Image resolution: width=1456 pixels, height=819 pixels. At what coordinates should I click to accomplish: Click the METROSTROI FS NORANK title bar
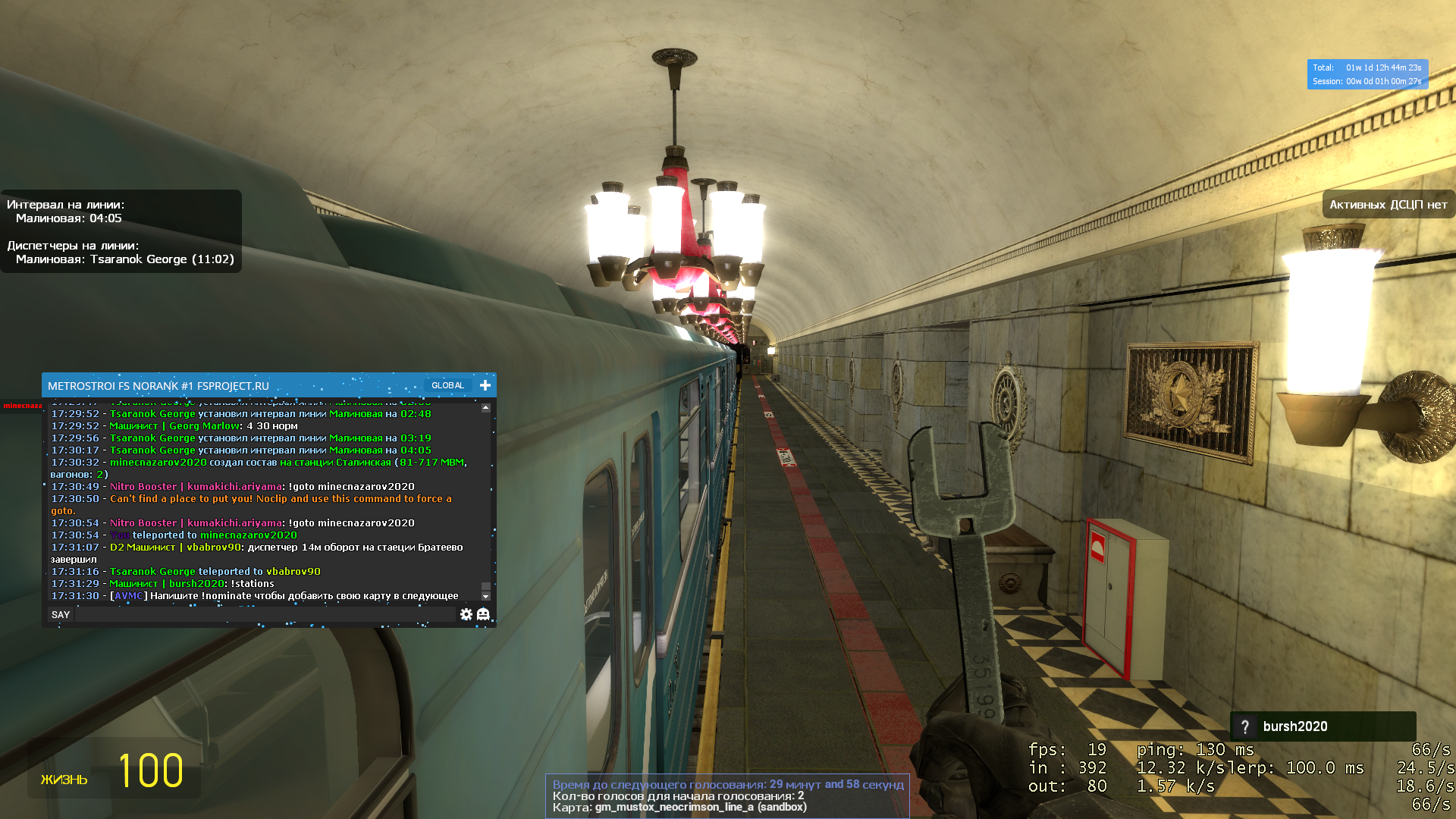pos(159,385)
